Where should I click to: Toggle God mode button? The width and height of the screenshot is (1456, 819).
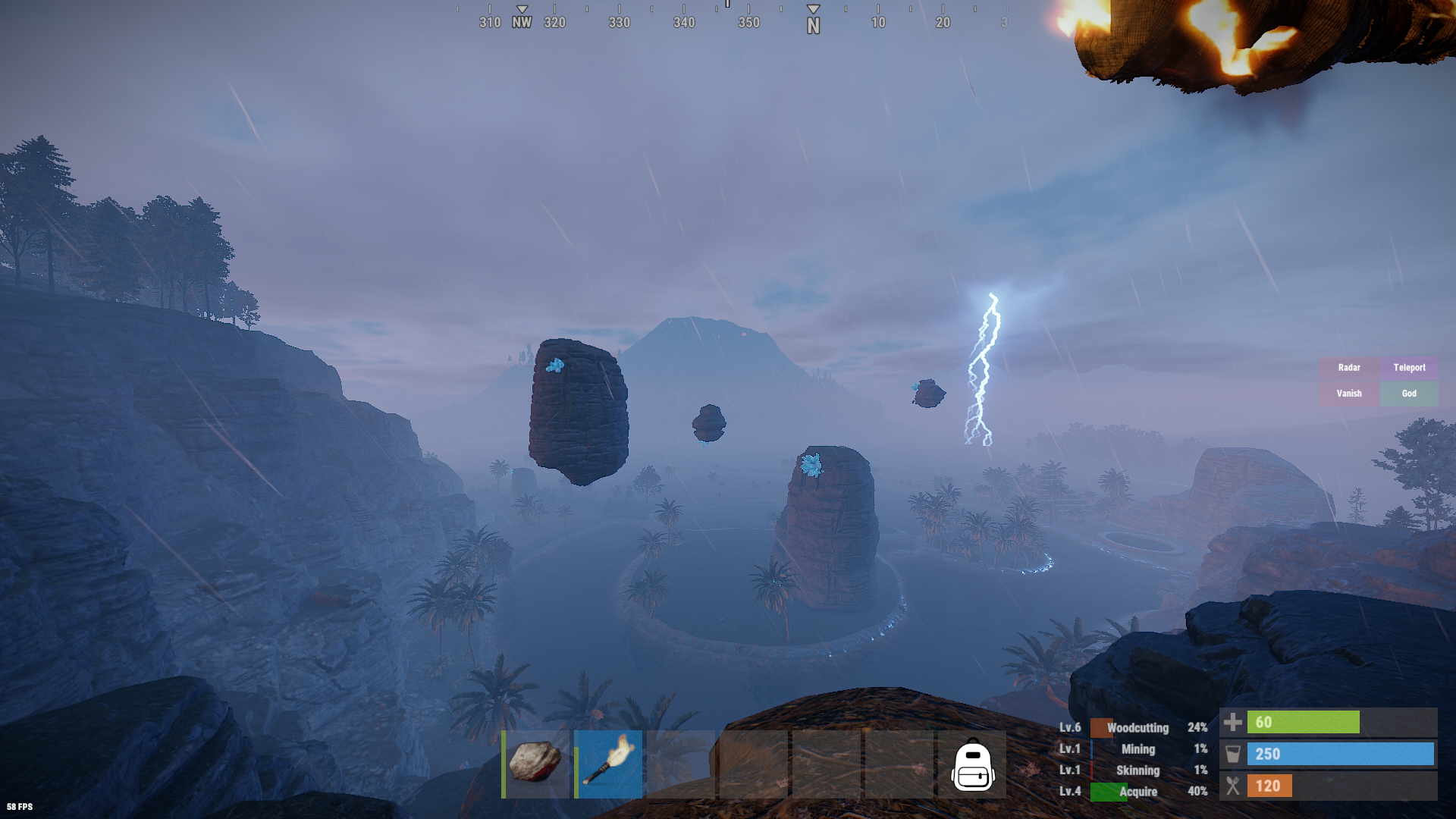click(1409, 394)
